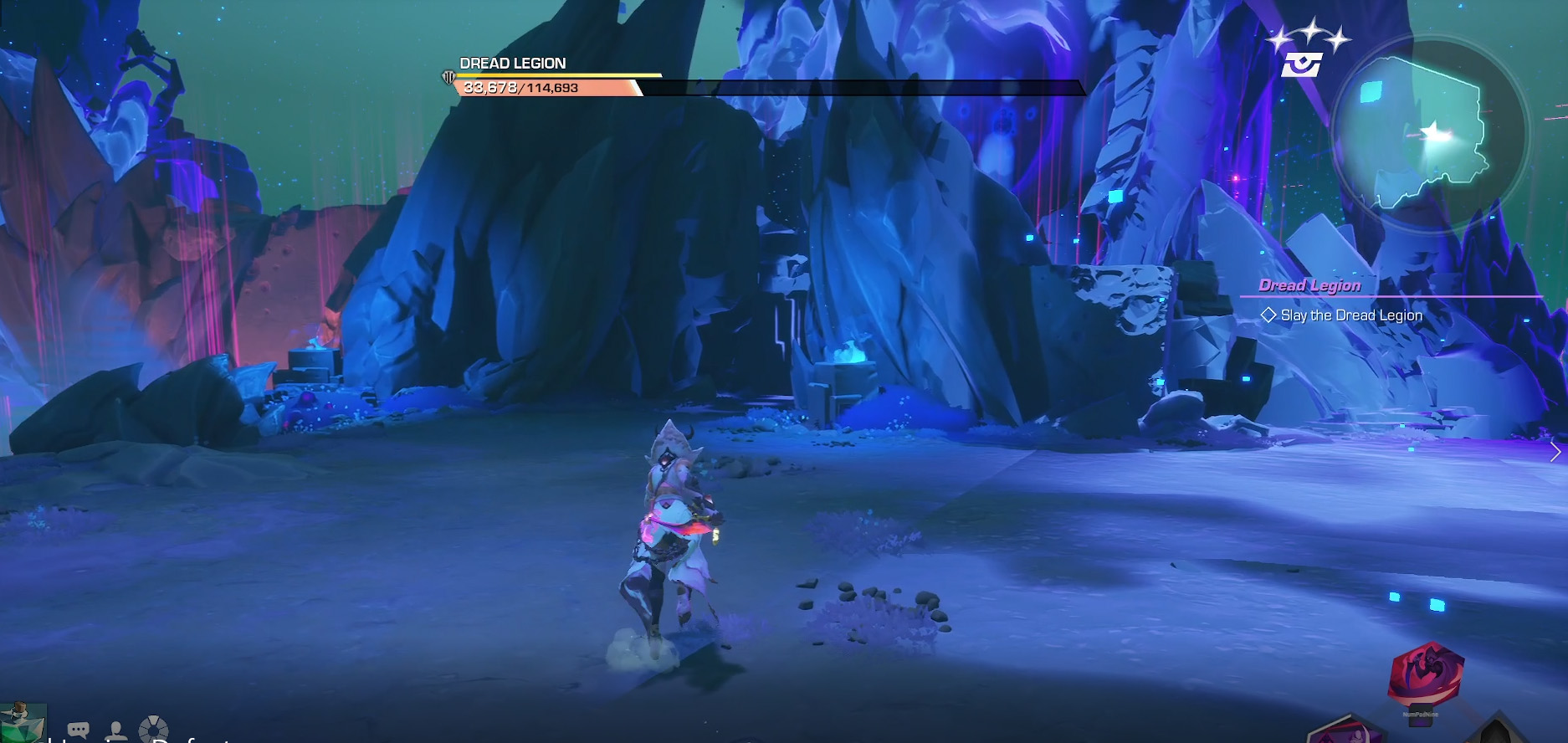Viewport: 1568px width, 743px height.
Task: Open the chat speech bubble icon
Action: (79, 730)
